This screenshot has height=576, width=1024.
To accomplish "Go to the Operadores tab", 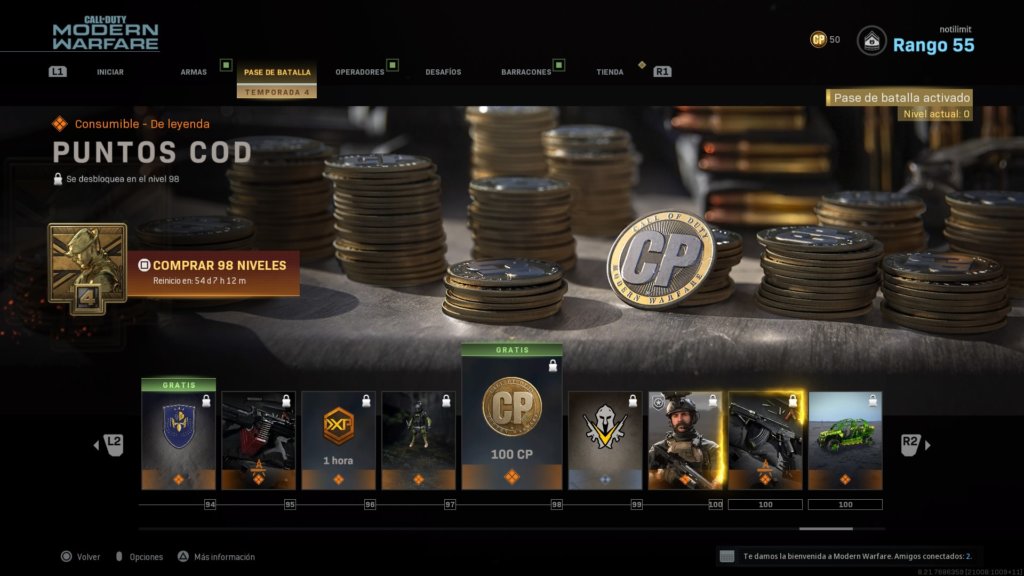I will coord(360,72).
